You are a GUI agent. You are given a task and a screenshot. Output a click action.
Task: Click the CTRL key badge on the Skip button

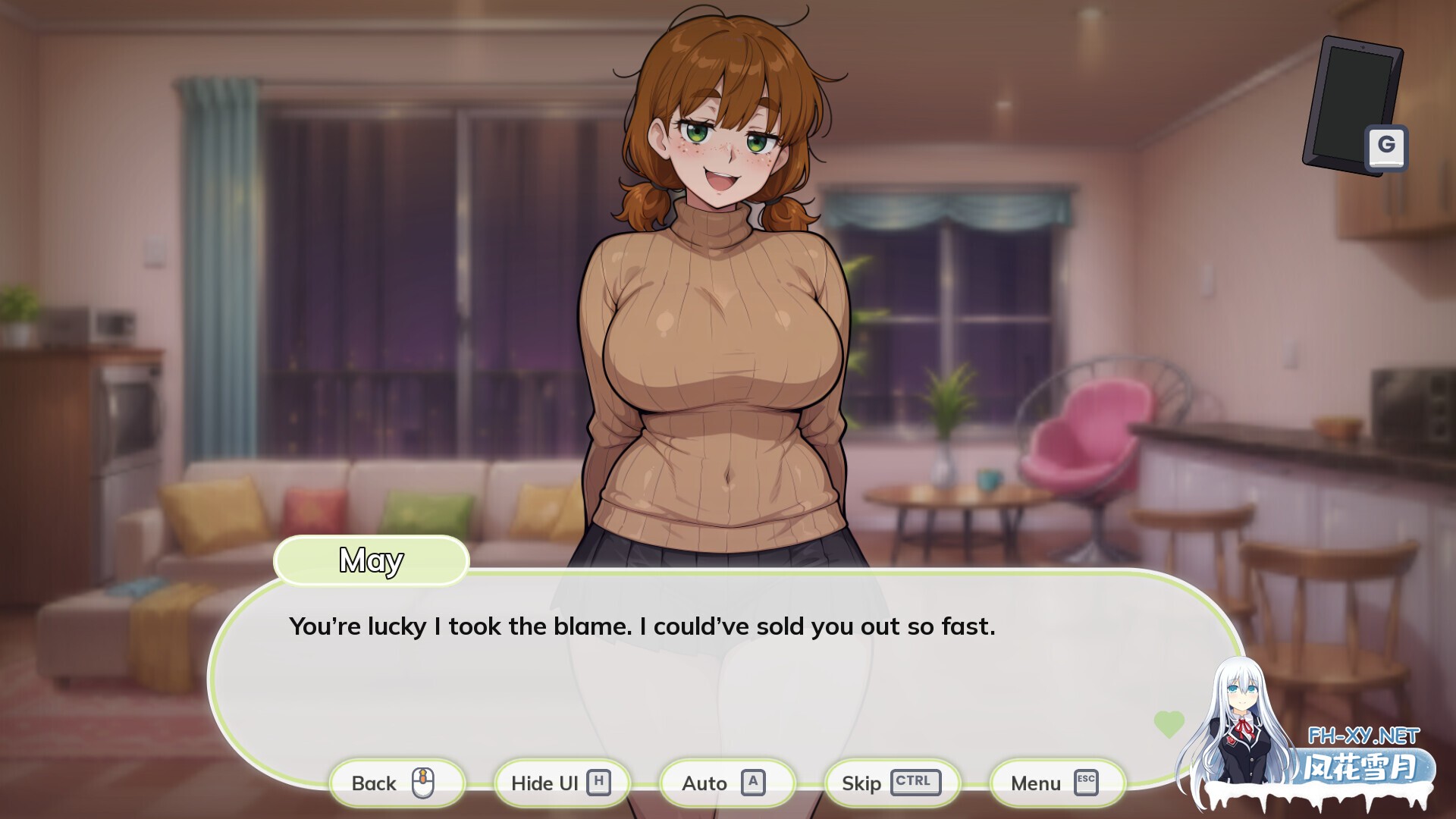913,783
